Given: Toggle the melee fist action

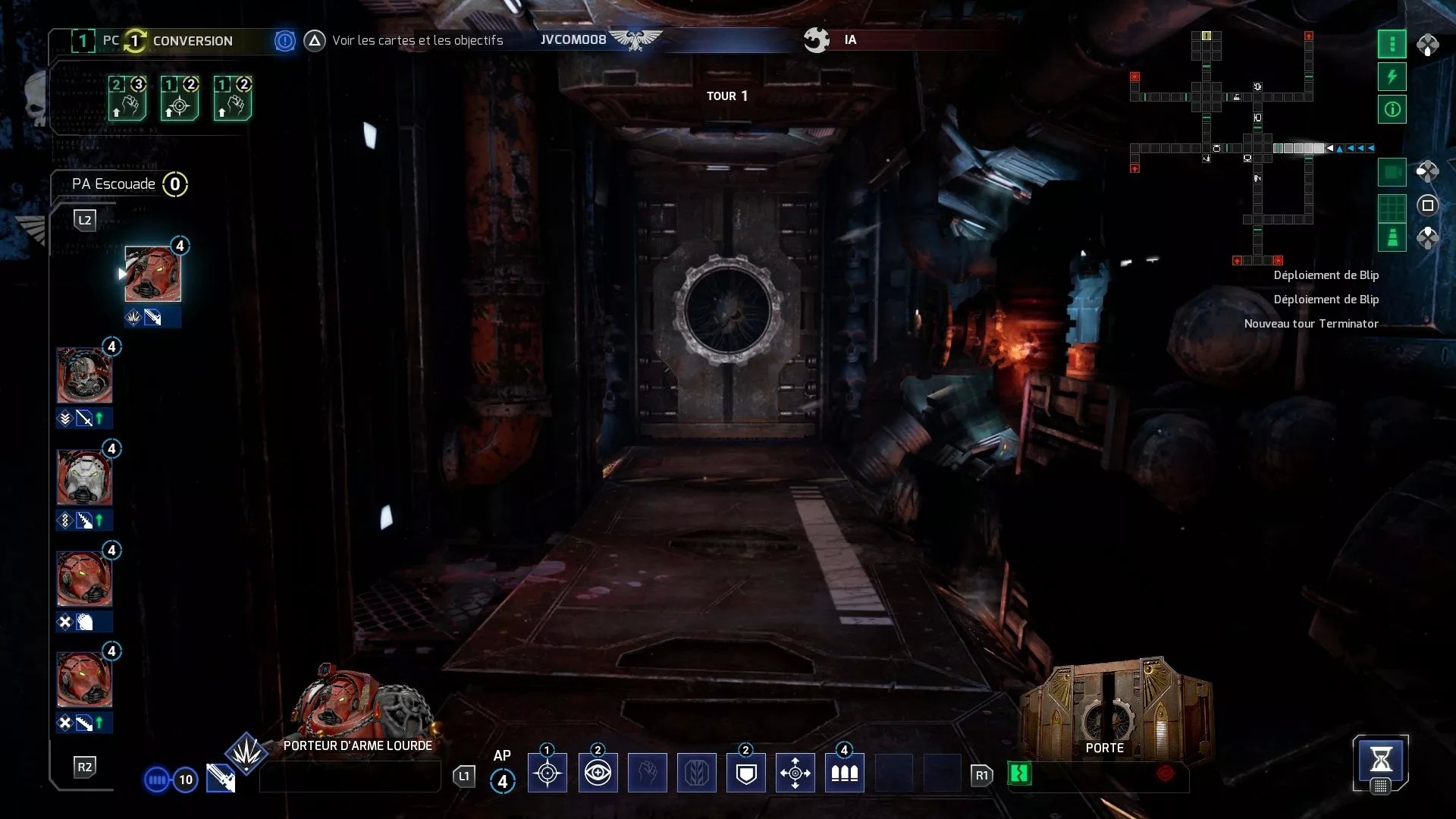Looking at the screenshot, I should pos(648,772).
